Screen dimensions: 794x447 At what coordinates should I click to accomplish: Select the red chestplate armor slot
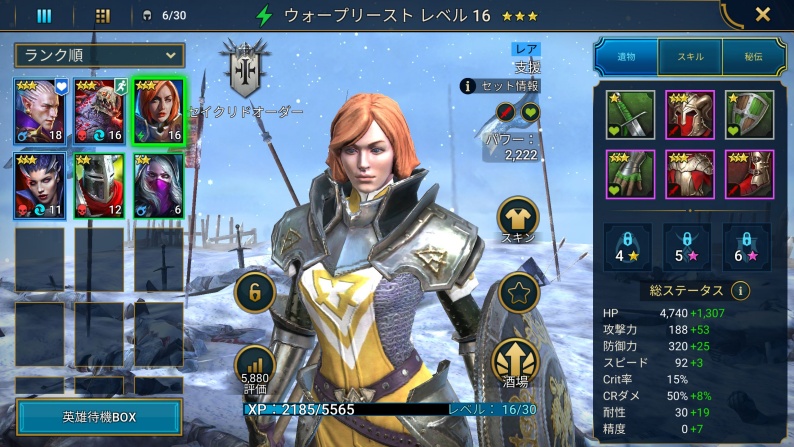point(690,174)
